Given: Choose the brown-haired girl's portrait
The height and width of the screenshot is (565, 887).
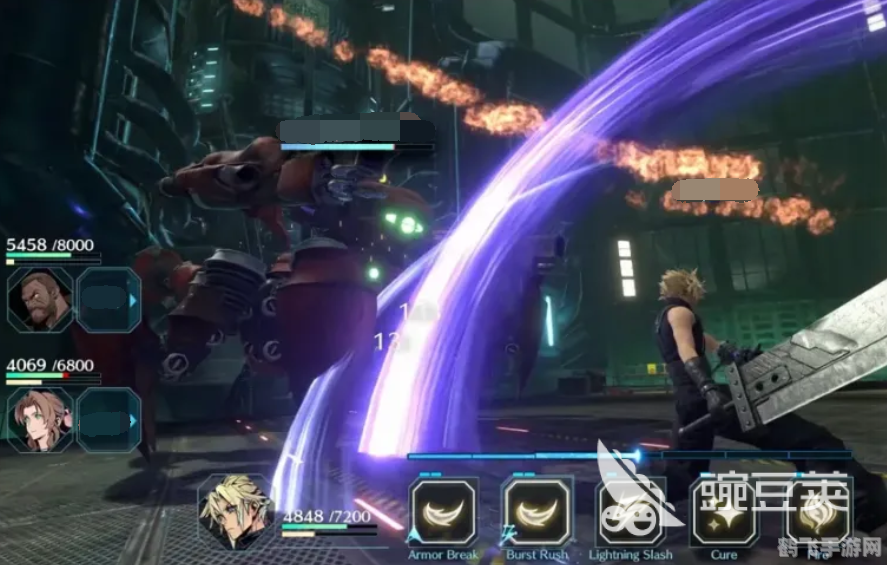Looking at the screenshot, I should [40, 420].
